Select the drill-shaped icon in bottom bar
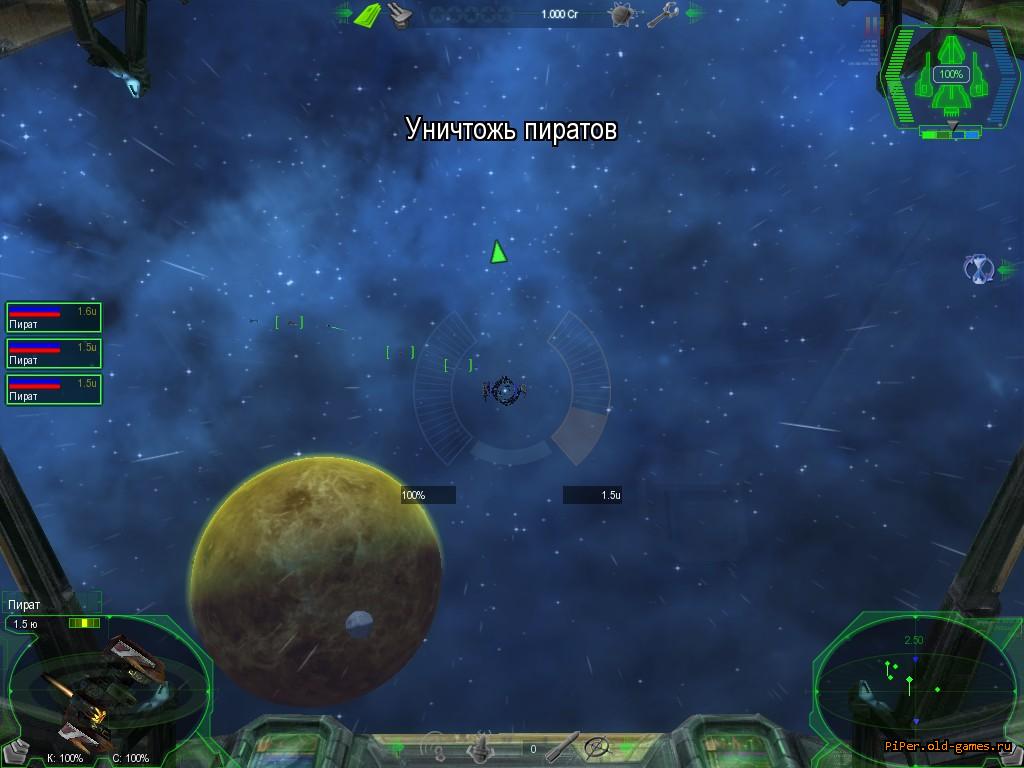The image size is (1024, 768). (482, 746)
